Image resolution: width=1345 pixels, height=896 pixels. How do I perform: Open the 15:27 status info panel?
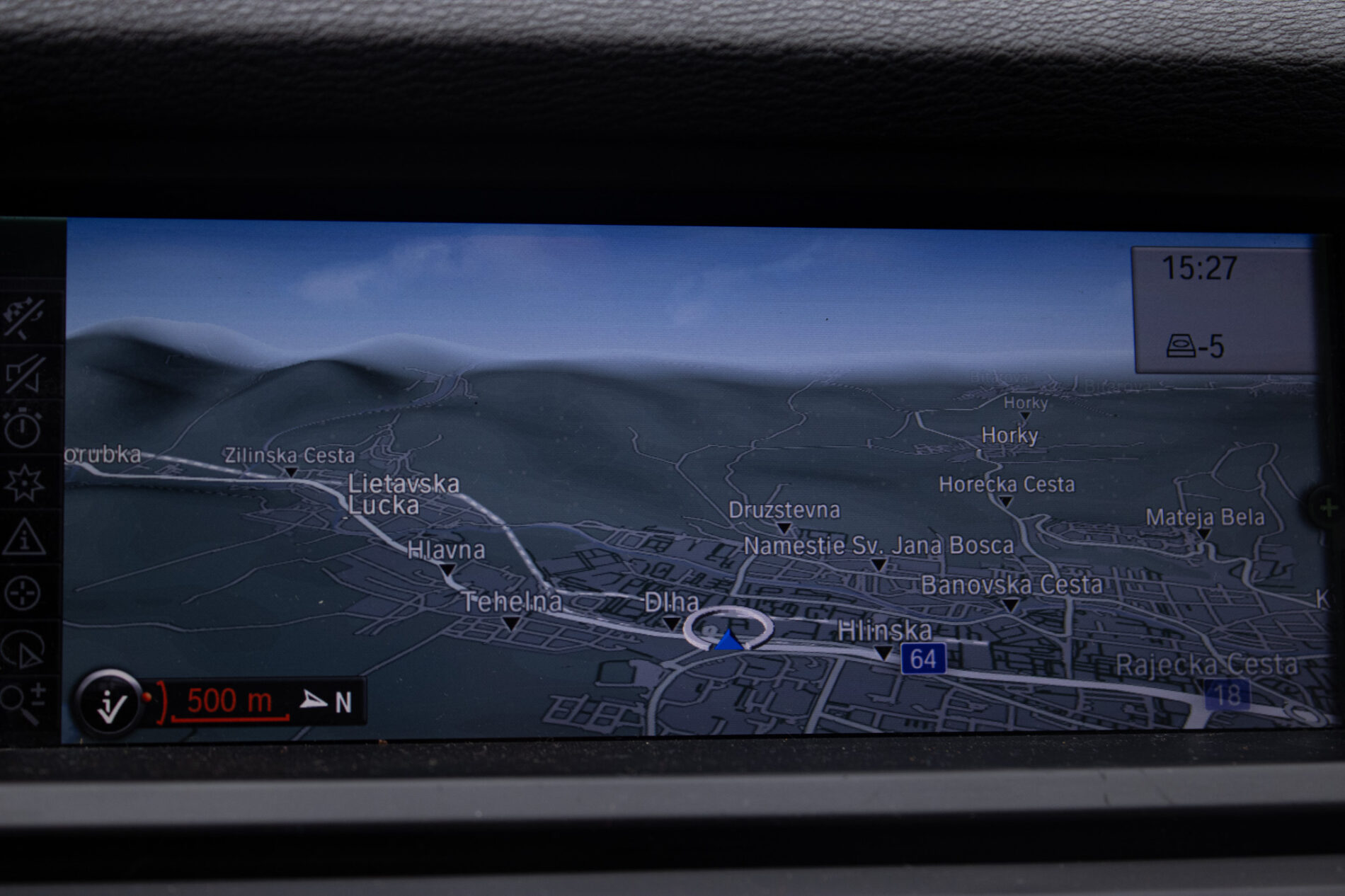[1222, 309]
